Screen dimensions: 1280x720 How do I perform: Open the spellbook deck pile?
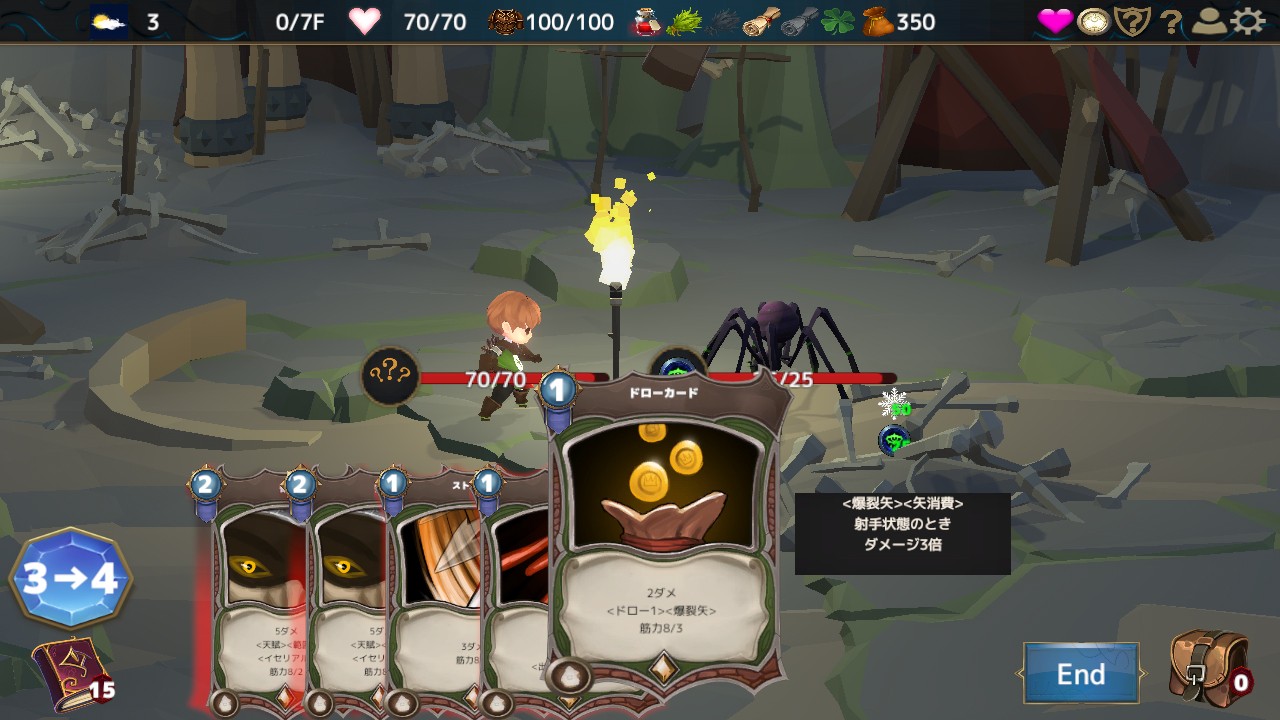pos(70,670)
